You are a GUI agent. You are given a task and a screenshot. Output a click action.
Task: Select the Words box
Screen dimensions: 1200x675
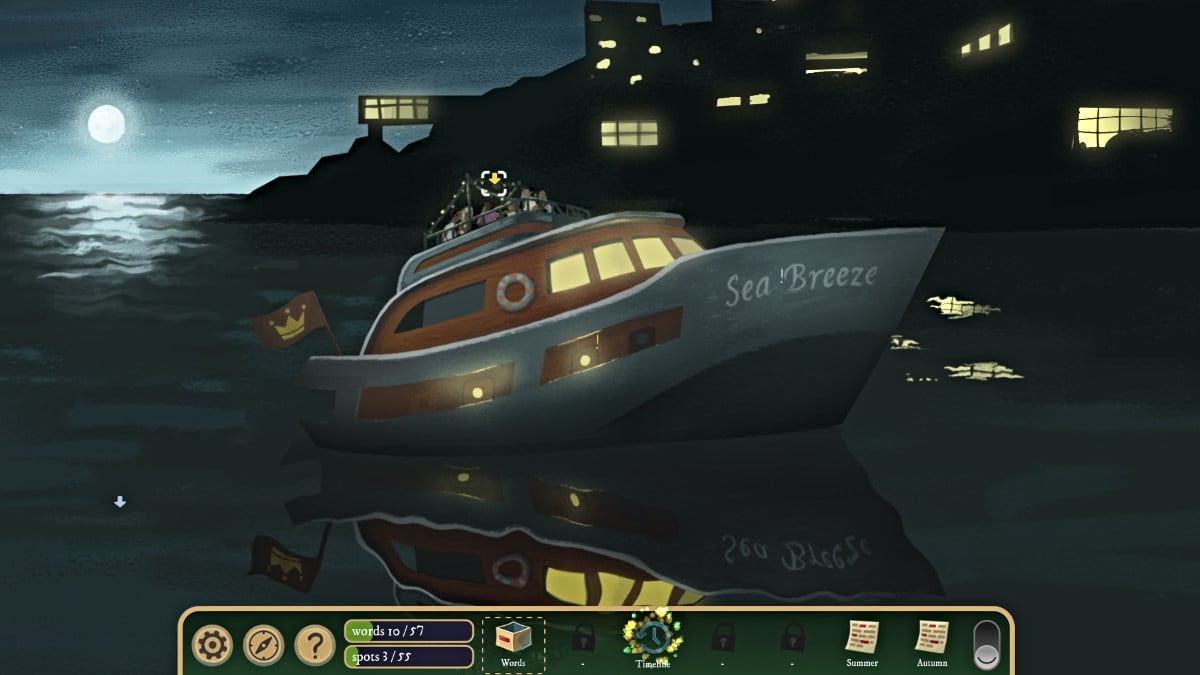click(x=513, y=641)
